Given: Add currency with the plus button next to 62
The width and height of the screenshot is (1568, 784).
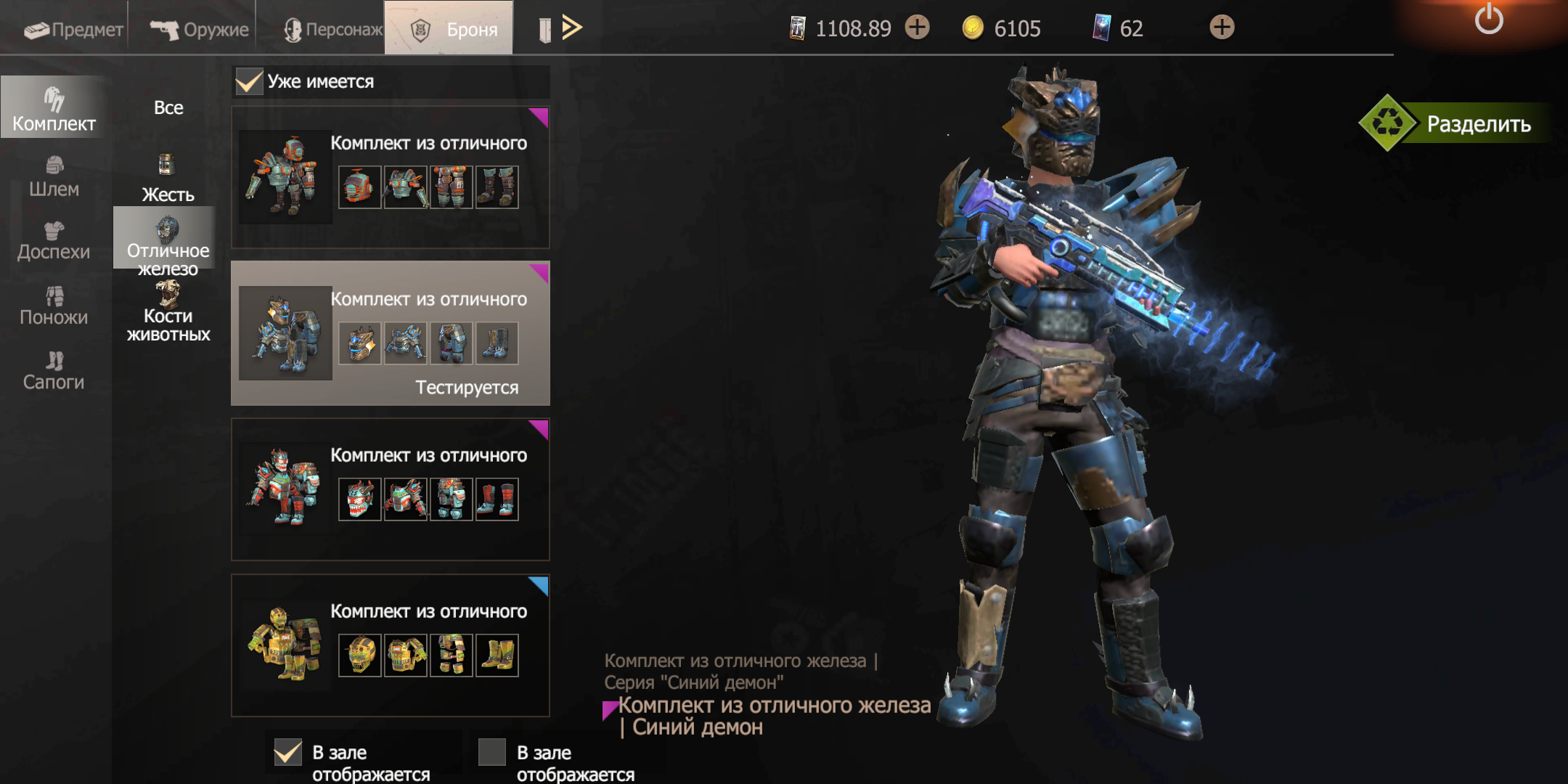Looking at the screenshot, I should (1222, 28).
